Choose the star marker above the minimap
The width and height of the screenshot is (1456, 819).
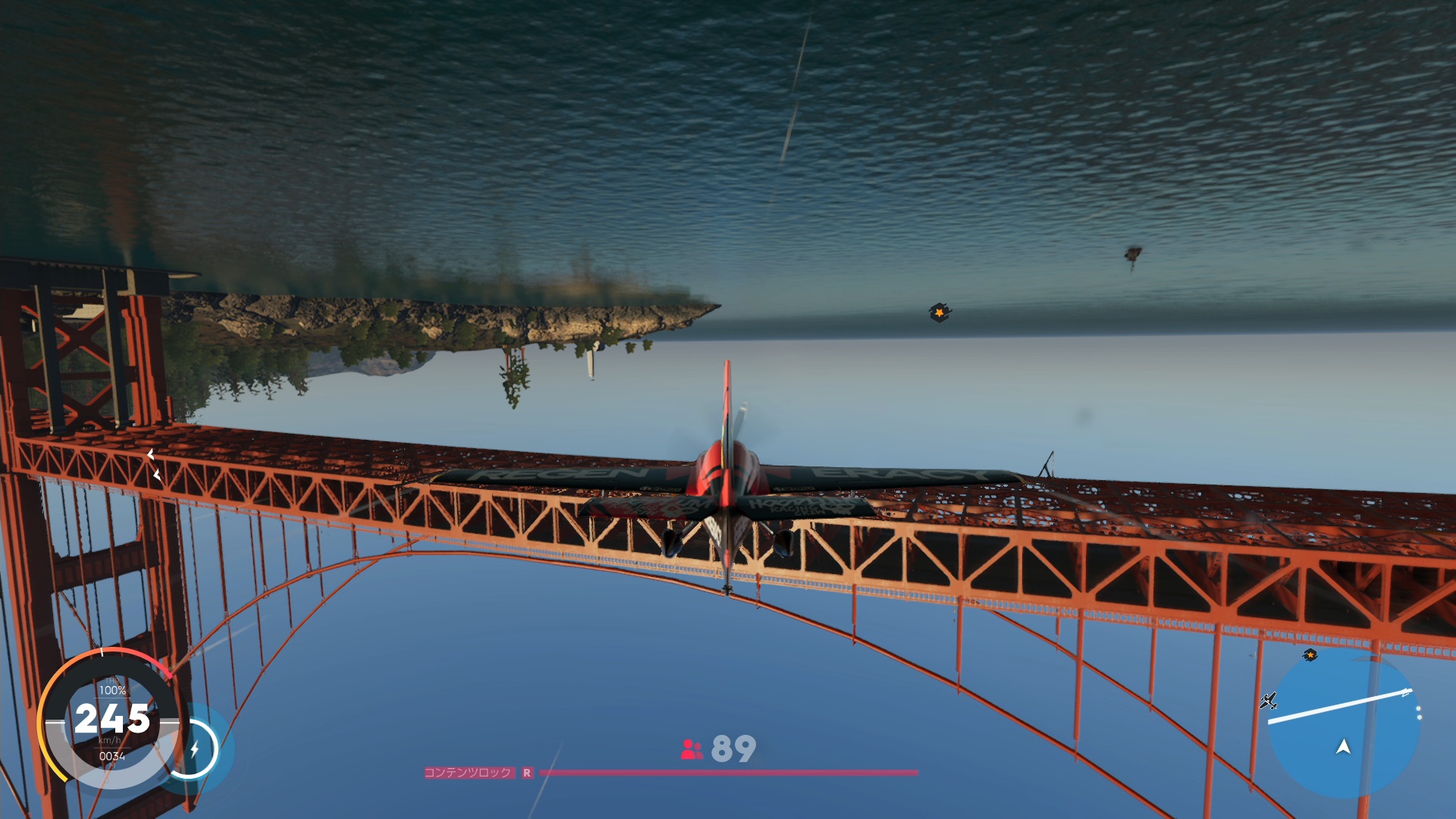1310,654
